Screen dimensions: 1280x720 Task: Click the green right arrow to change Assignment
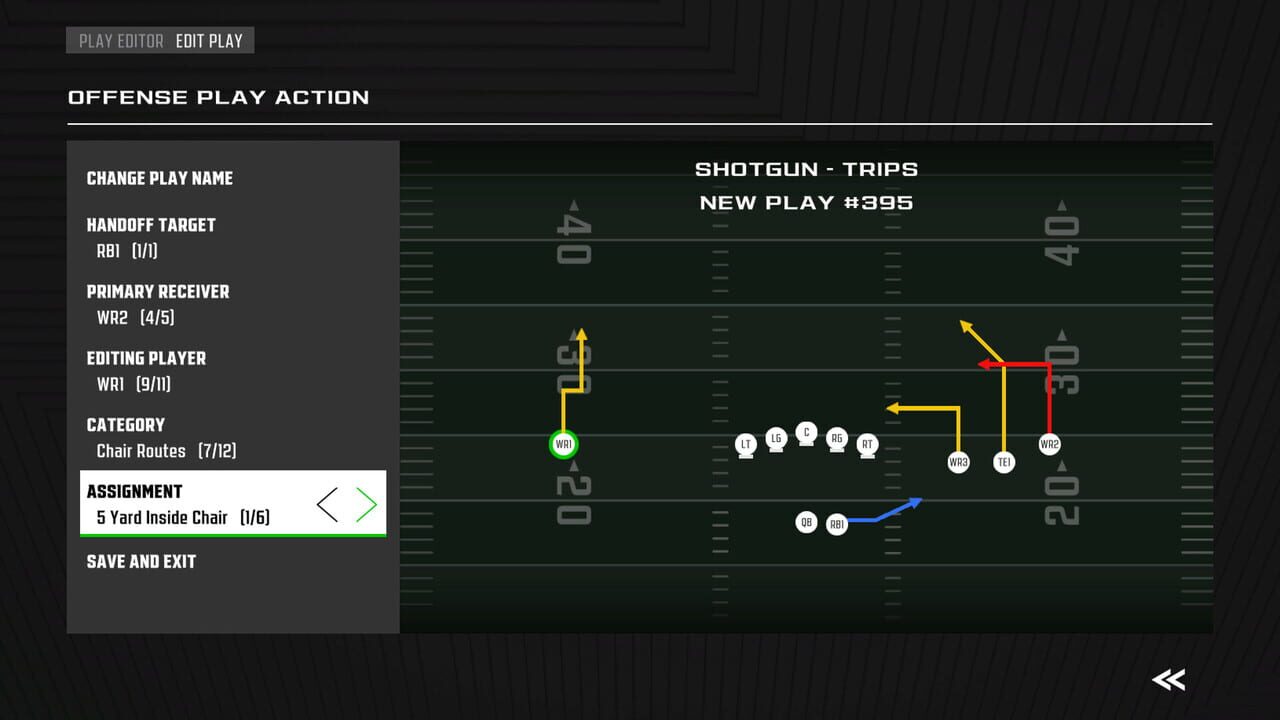point(366,505)
